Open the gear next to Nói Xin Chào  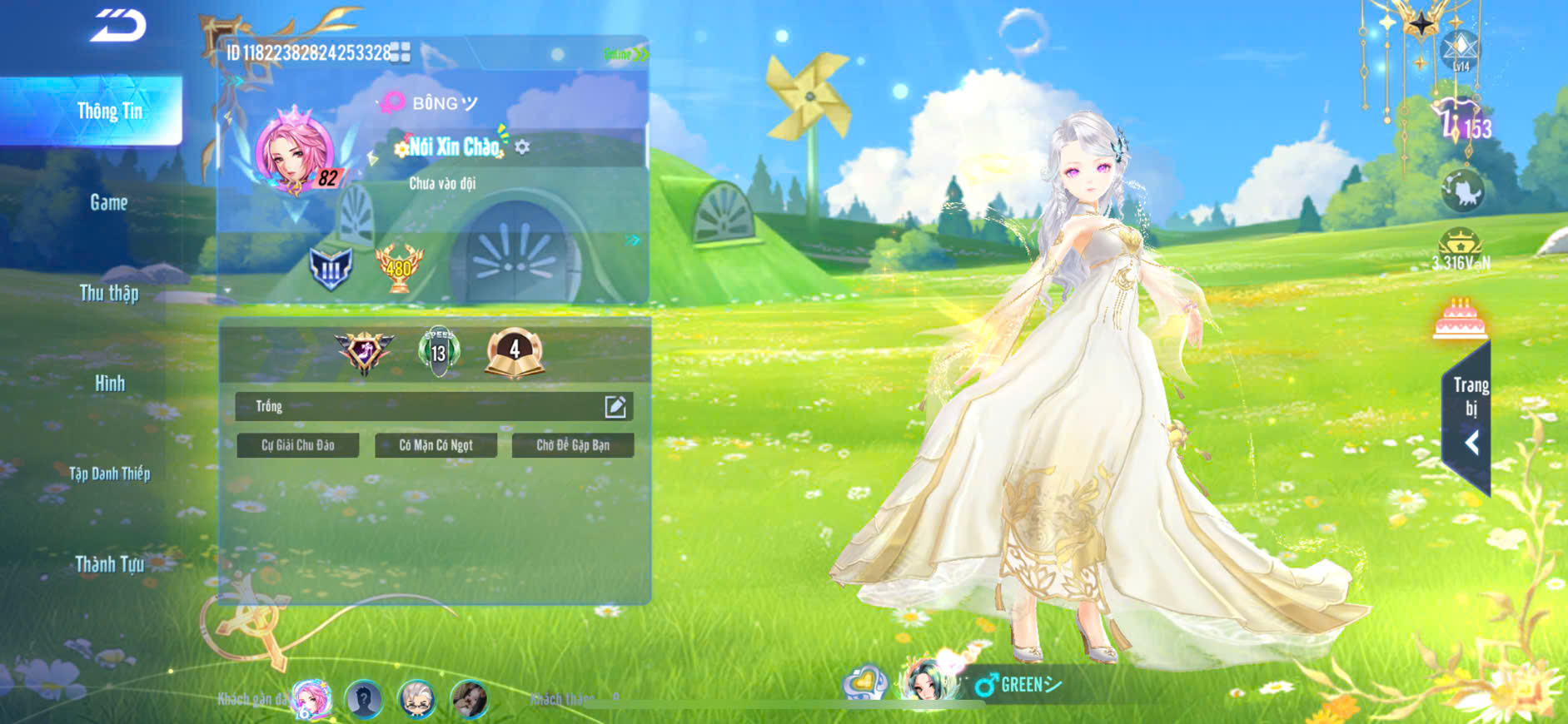(522, 147)
